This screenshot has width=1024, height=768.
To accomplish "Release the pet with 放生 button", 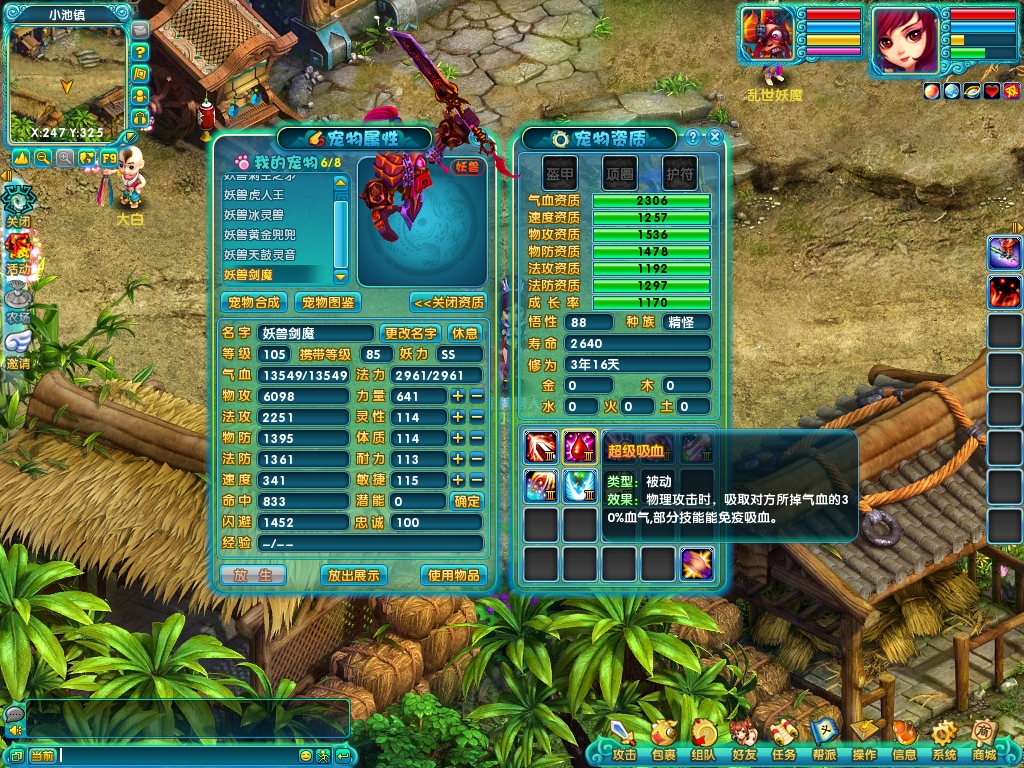I will (252, 575).
